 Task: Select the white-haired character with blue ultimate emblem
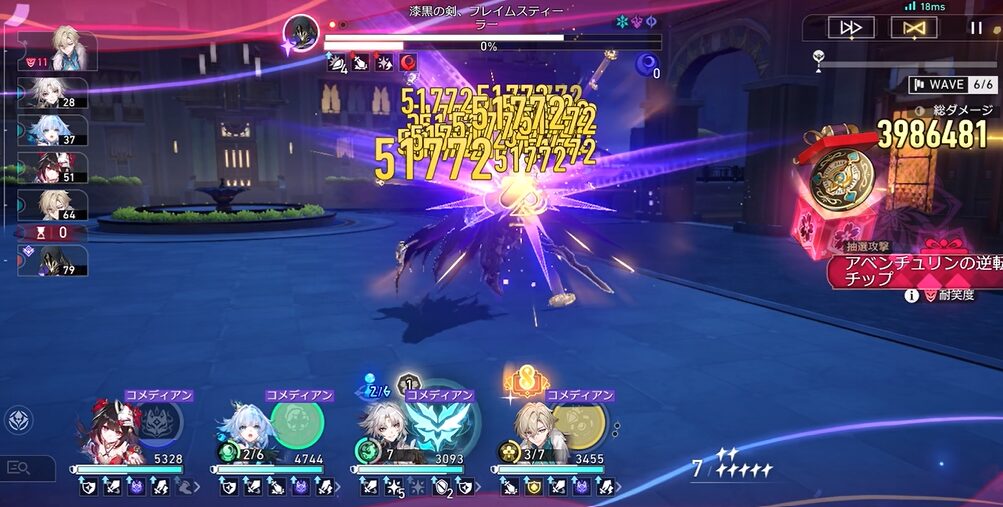(385, 433)
